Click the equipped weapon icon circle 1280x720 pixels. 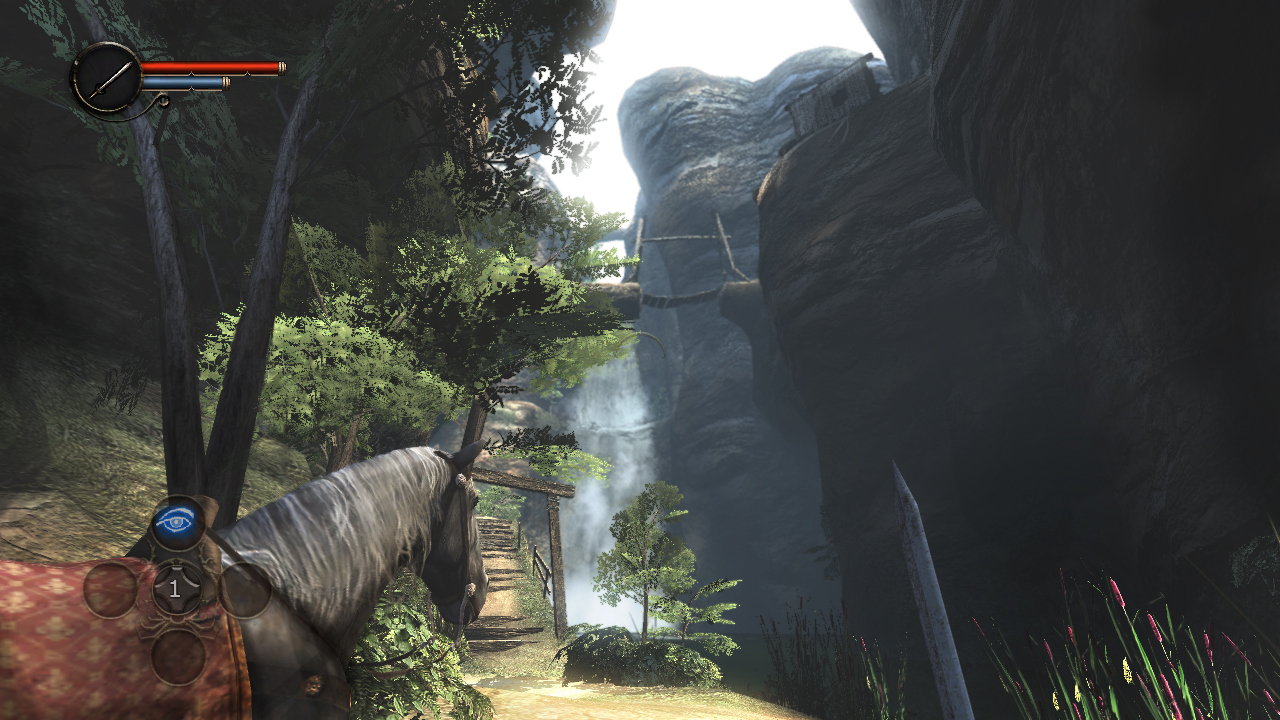[106, 77]
